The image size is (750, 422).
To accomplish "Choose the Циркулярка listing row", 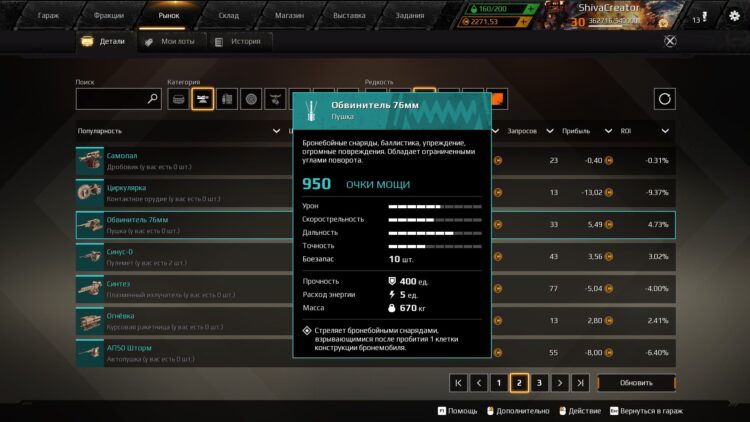I will click(x=180, y=192).
